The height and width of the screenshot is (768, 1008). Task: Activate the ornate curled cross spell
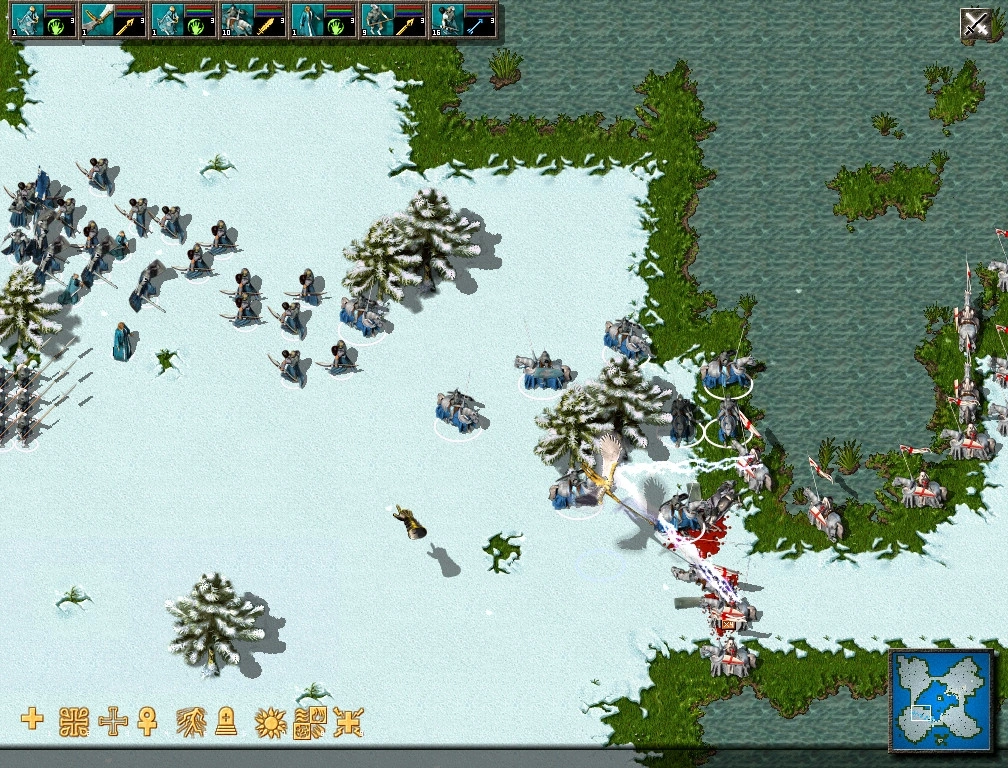[74, 720]
